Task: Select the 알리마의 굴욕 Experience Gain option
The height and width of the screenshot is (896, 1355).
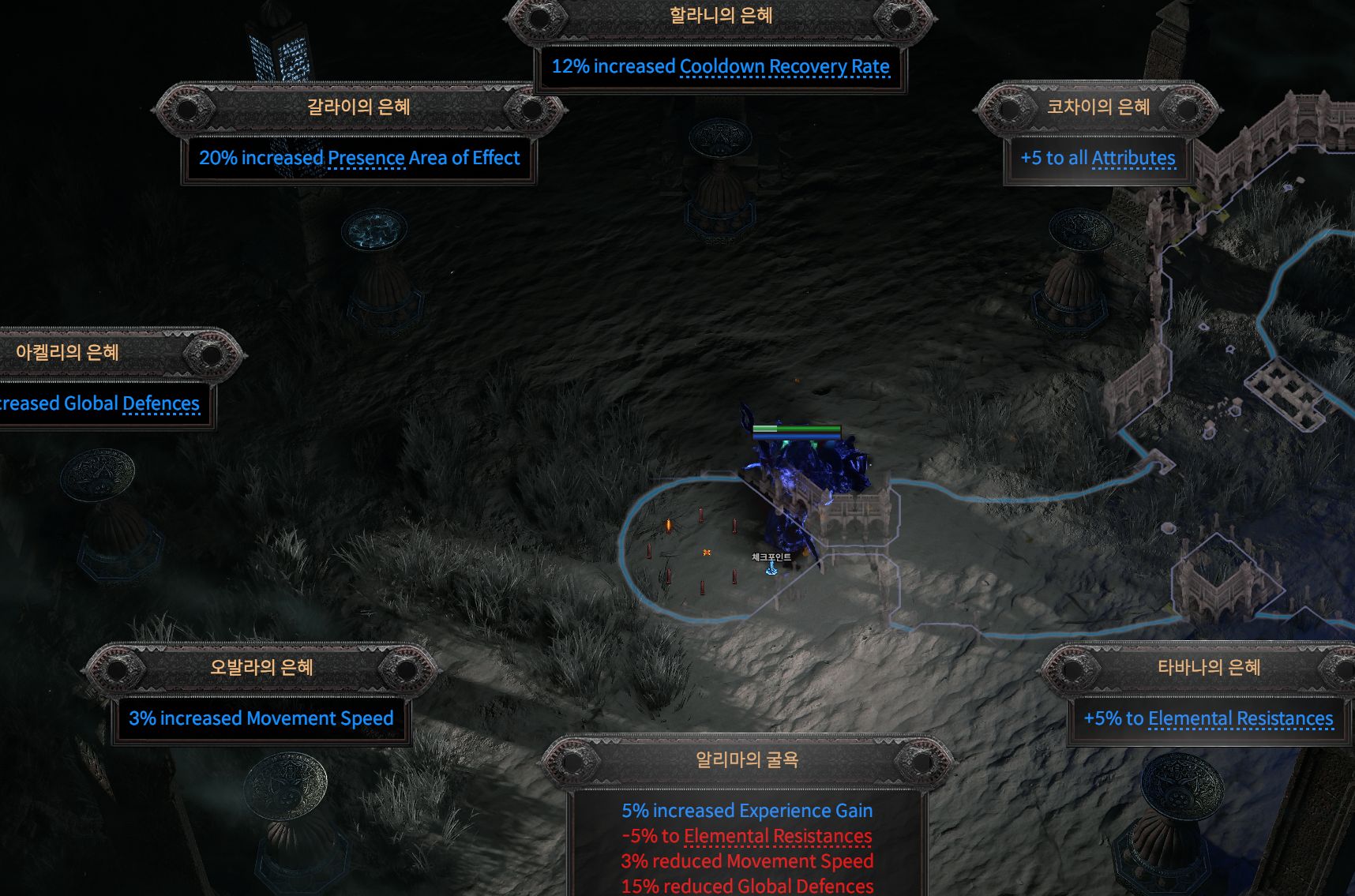Action: coord(746,761)
